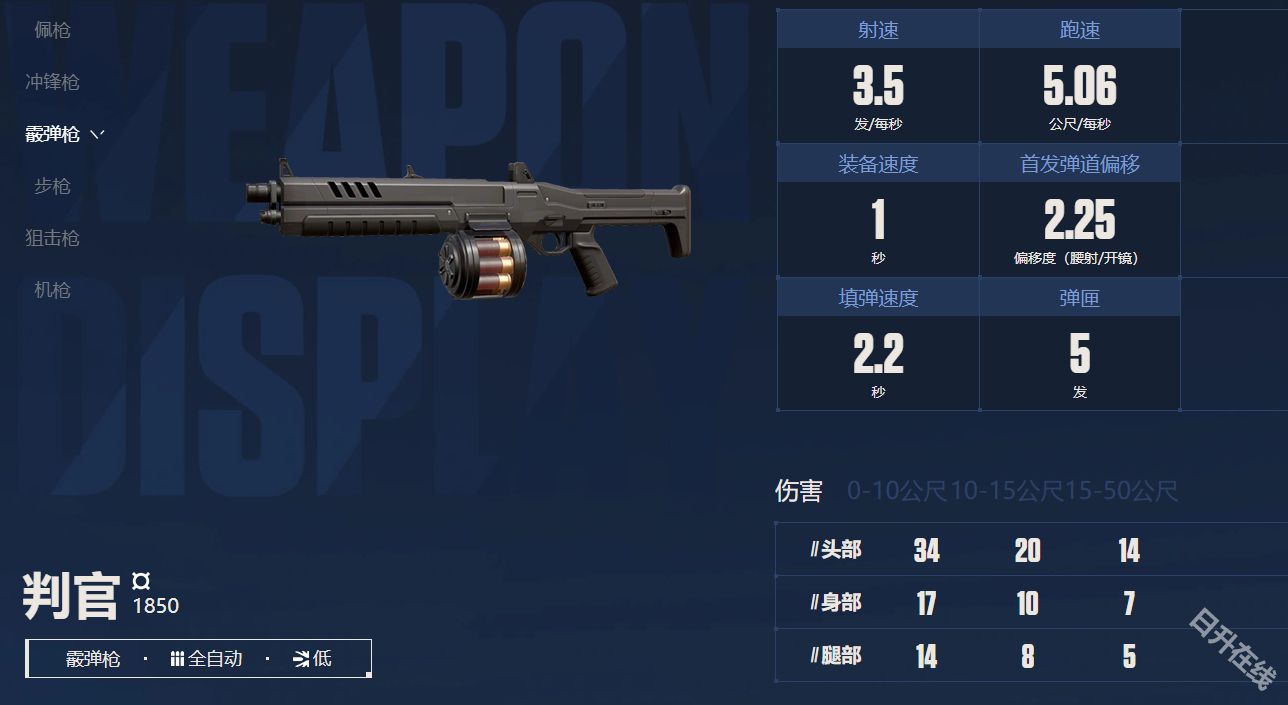Click the 判官 shotgun preview image
This screenshot has height=705, width=1288.
coord(468,228)
